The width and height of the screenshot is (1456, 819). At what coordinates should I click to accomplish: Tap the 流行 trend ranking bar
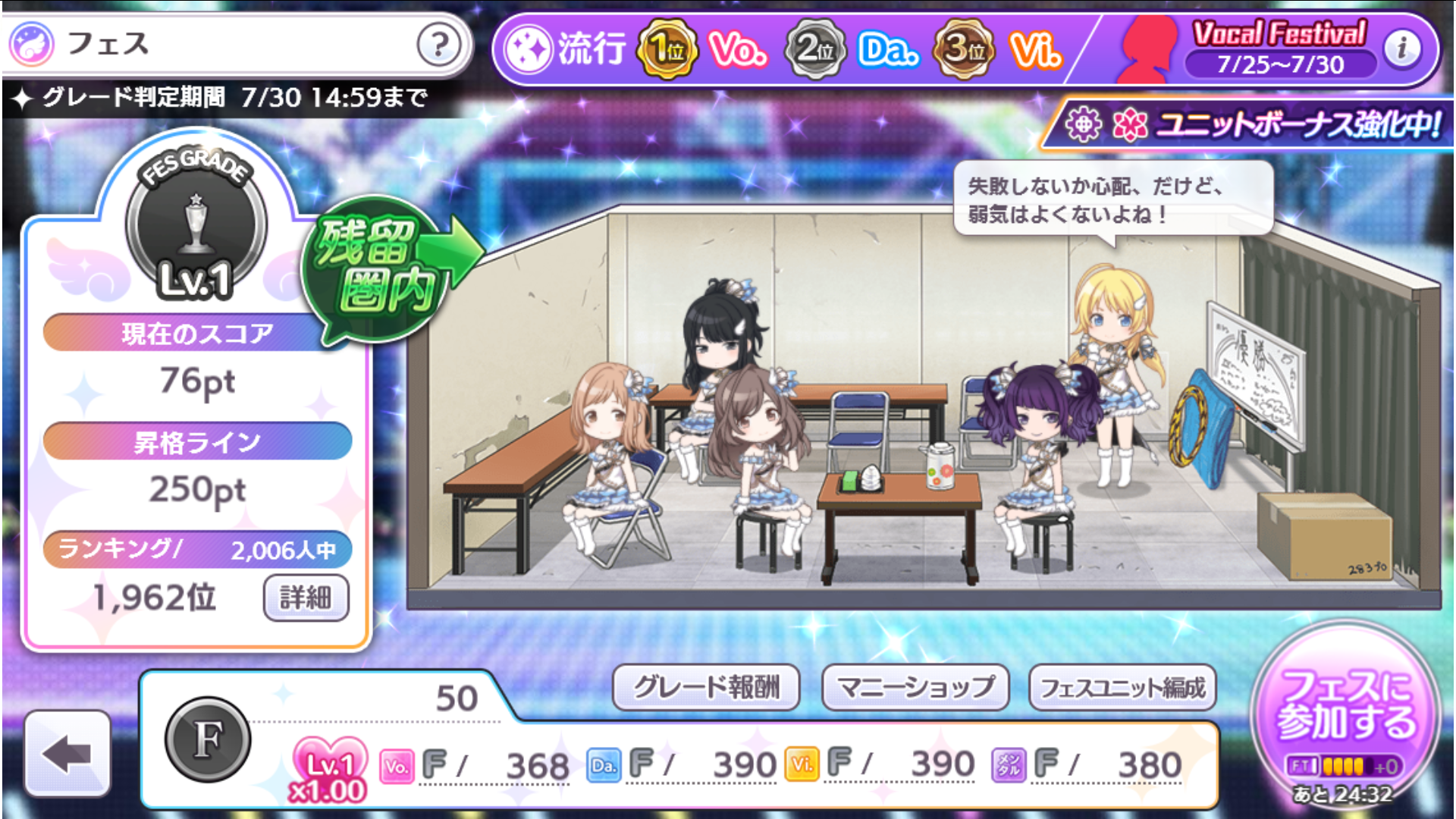781,50
